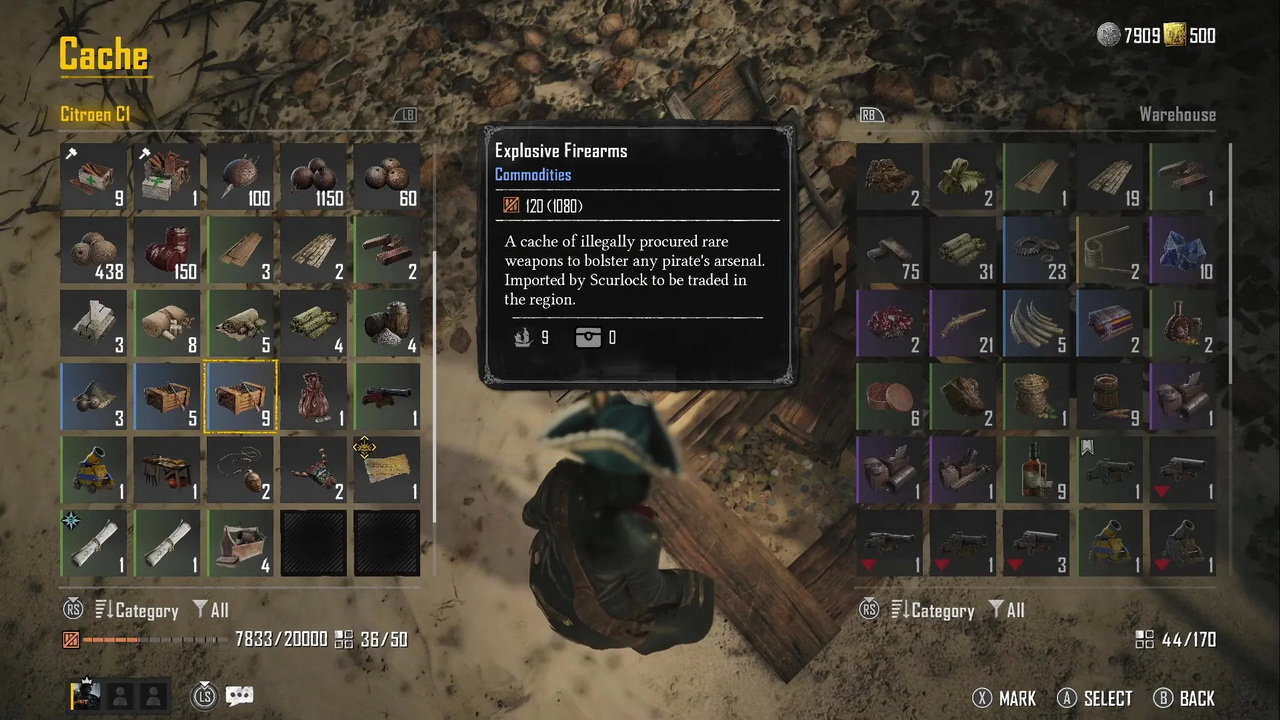The height and width of the screenshot is (720, 1280).
Task: Select the ivory tusks stack in warehouse
Action: click(1036, 323)
